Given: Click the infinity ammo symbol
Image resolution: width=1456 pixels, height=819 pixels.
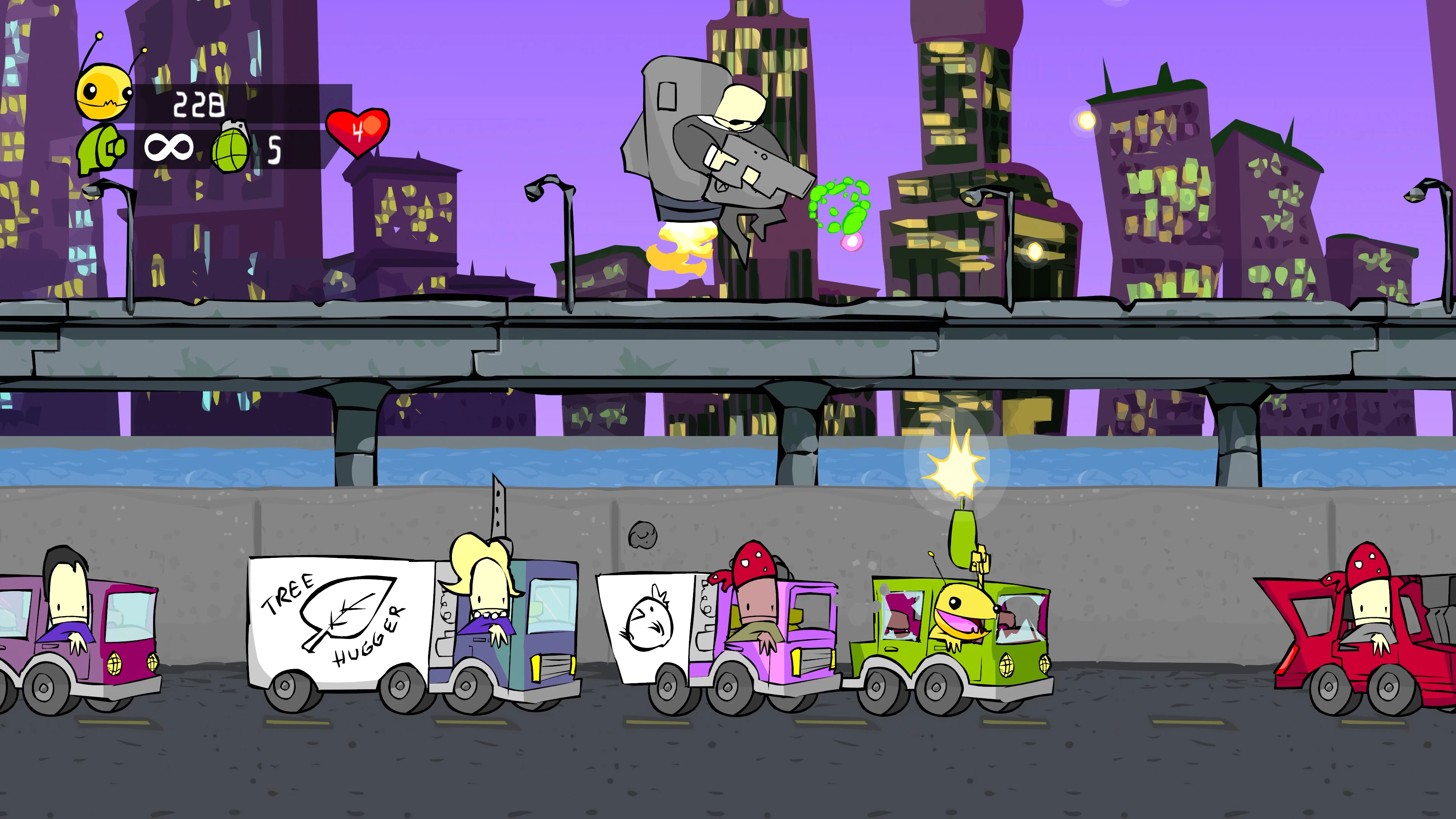Looking at the screenshot, I should tap(169, 148).
